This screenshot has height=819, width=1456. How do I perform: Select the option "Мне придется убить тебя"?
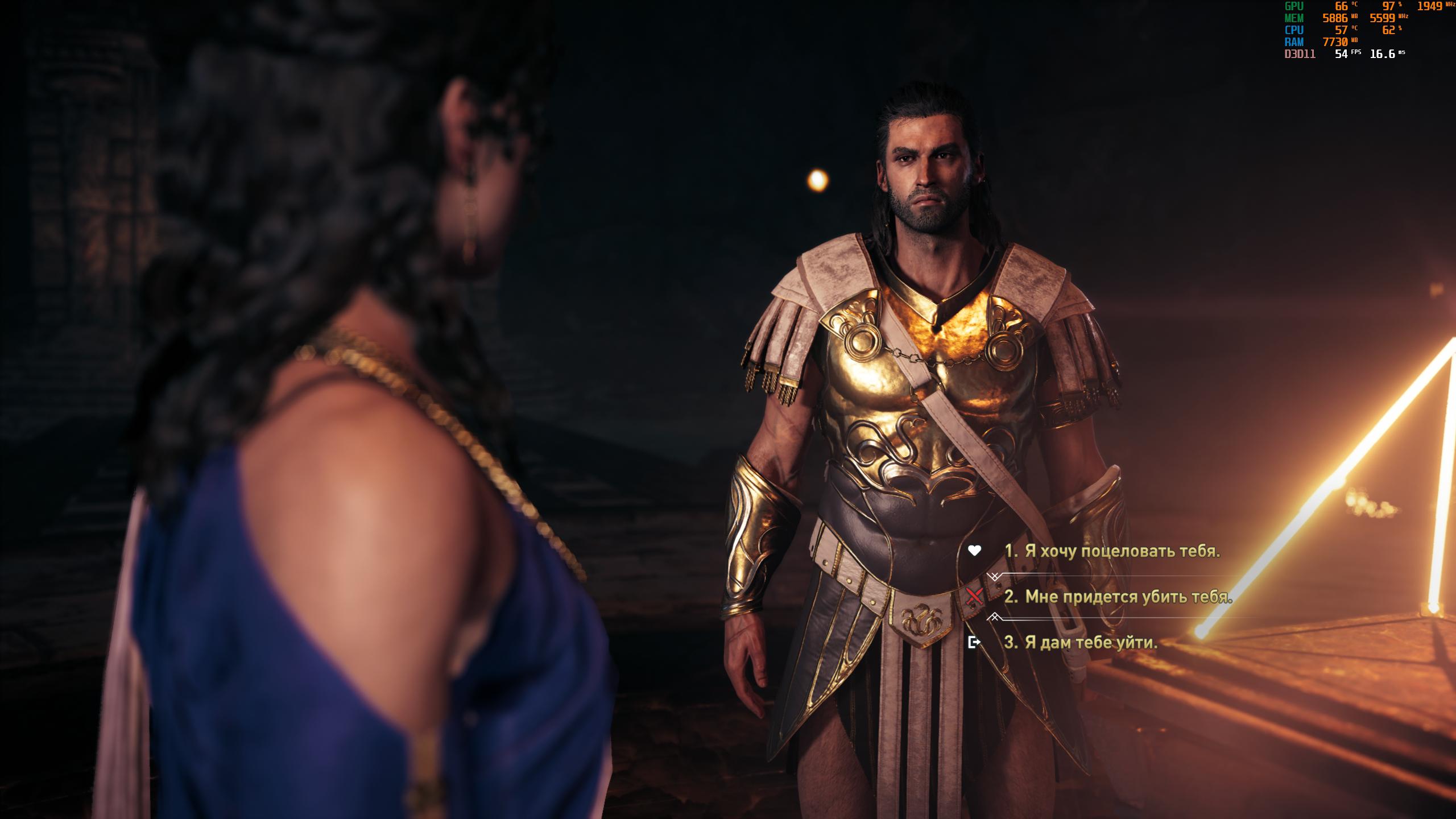1118,597
